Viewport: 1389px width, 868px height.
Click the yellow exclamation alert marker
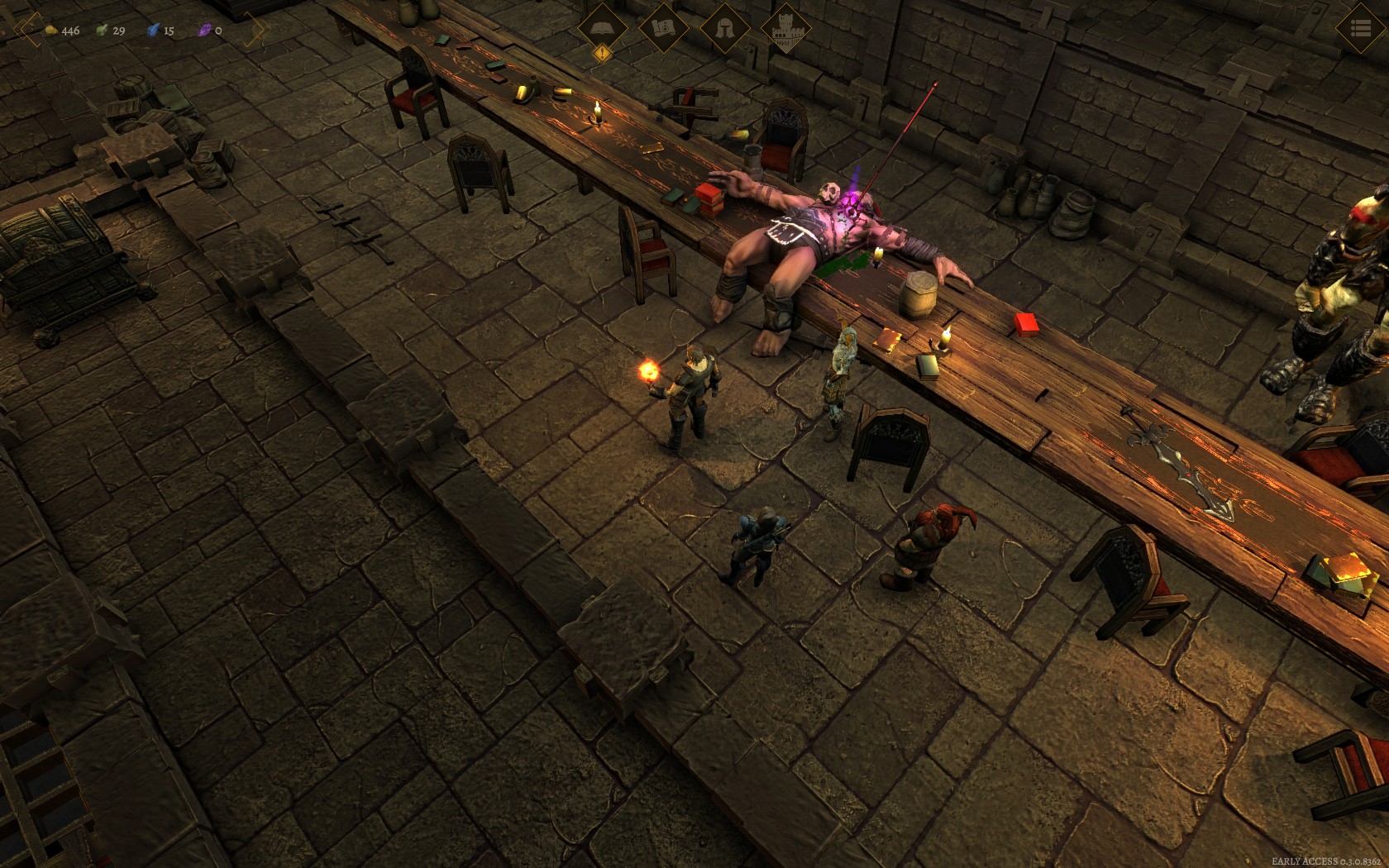coord(603,54)
